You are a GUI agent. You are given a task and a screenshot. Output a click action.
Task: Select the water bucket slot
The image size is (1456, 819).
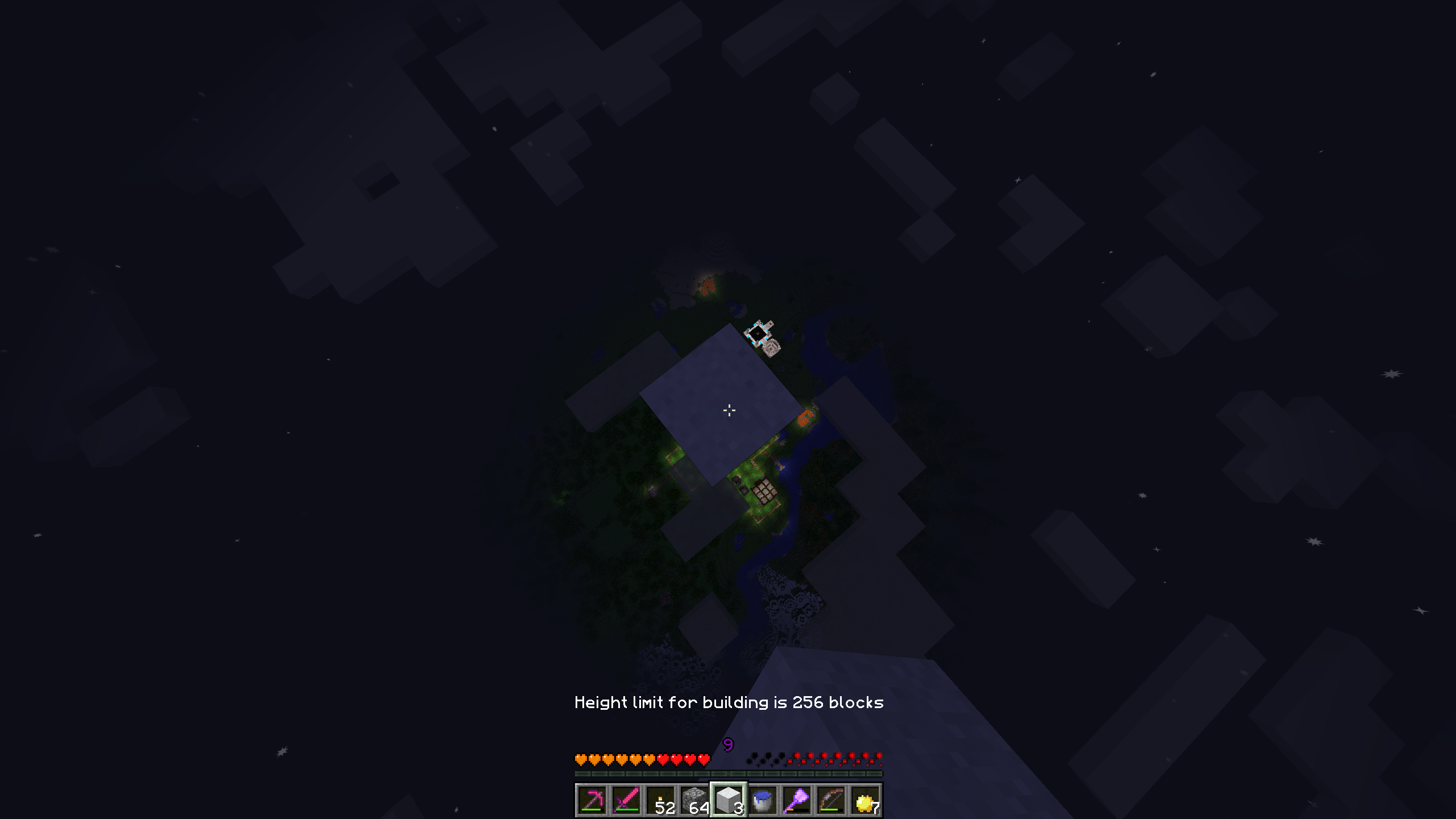click(x=763, y=800)
